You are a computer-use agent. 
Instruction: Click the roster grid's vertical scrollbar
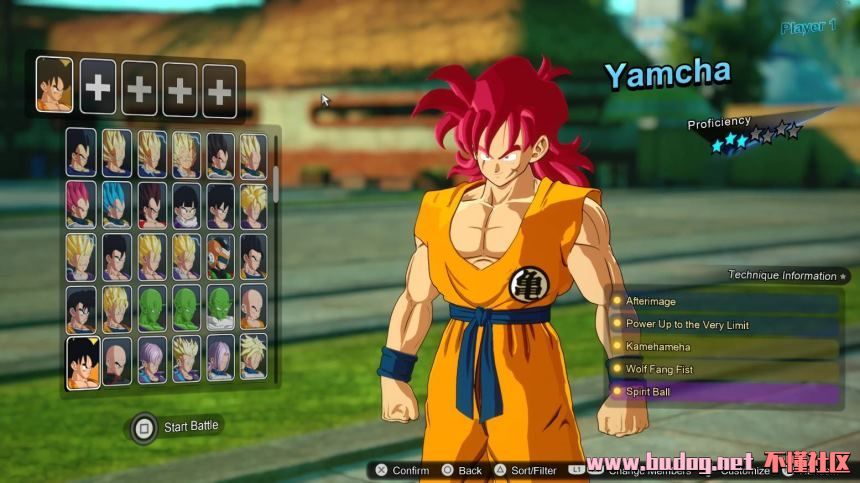point(276,178)
